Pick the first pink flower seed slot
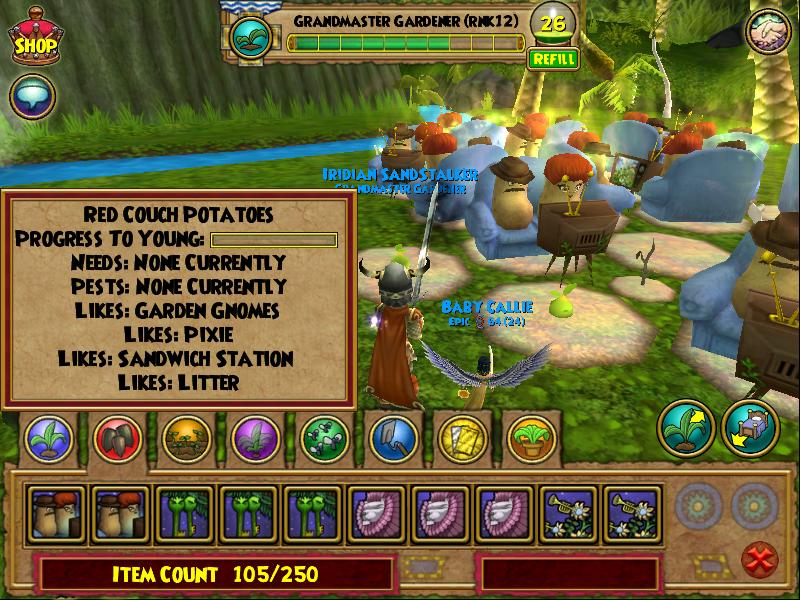 (378, 514)
